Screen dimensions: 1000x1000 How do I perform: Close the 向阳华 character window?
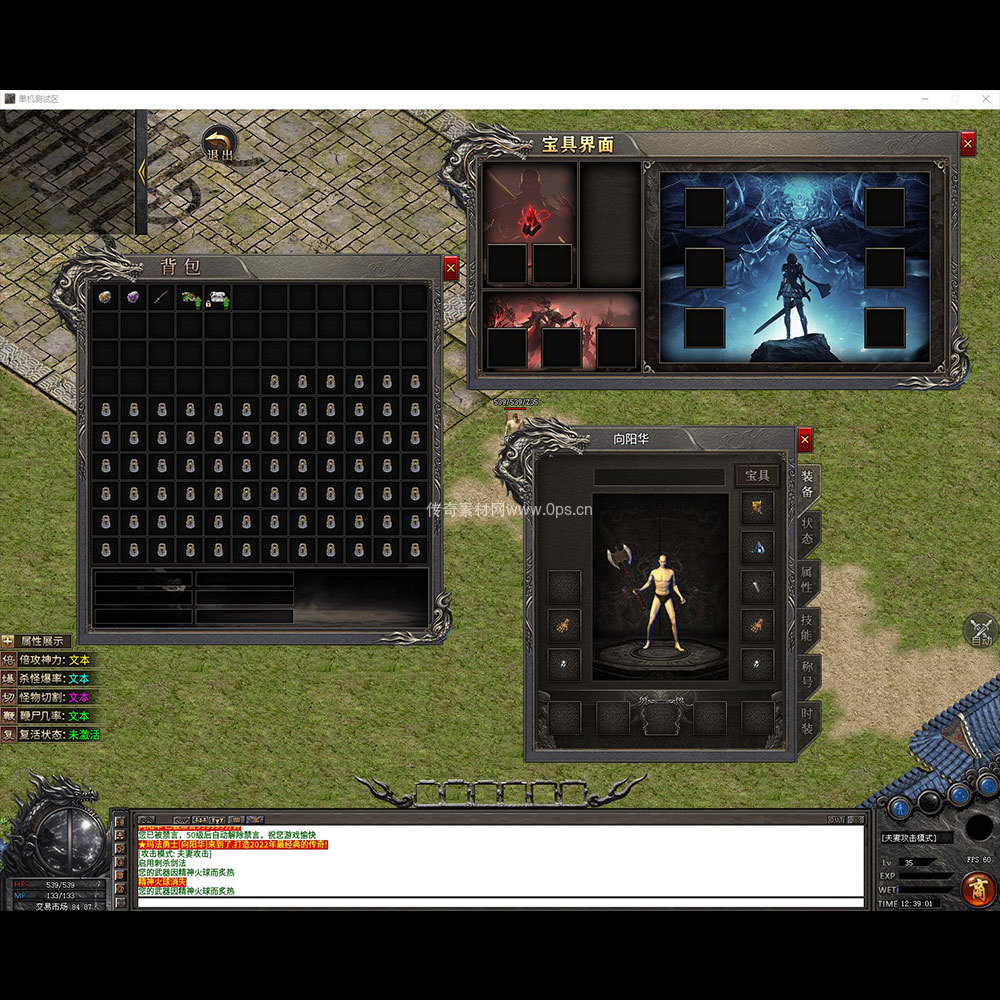point(804,440)
